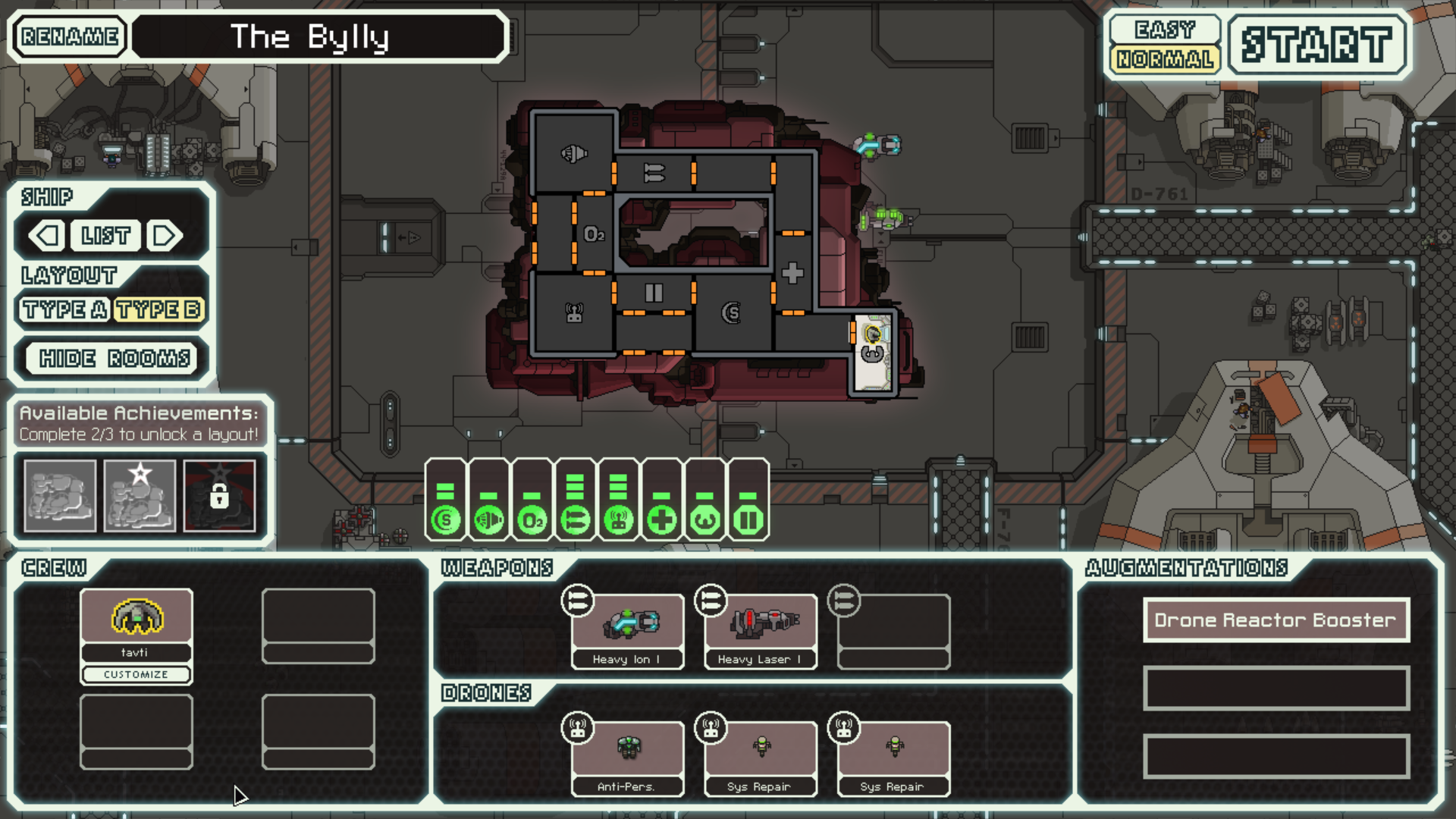
Task: Select Easy difficulty
Action: [x=1164, y=30]
